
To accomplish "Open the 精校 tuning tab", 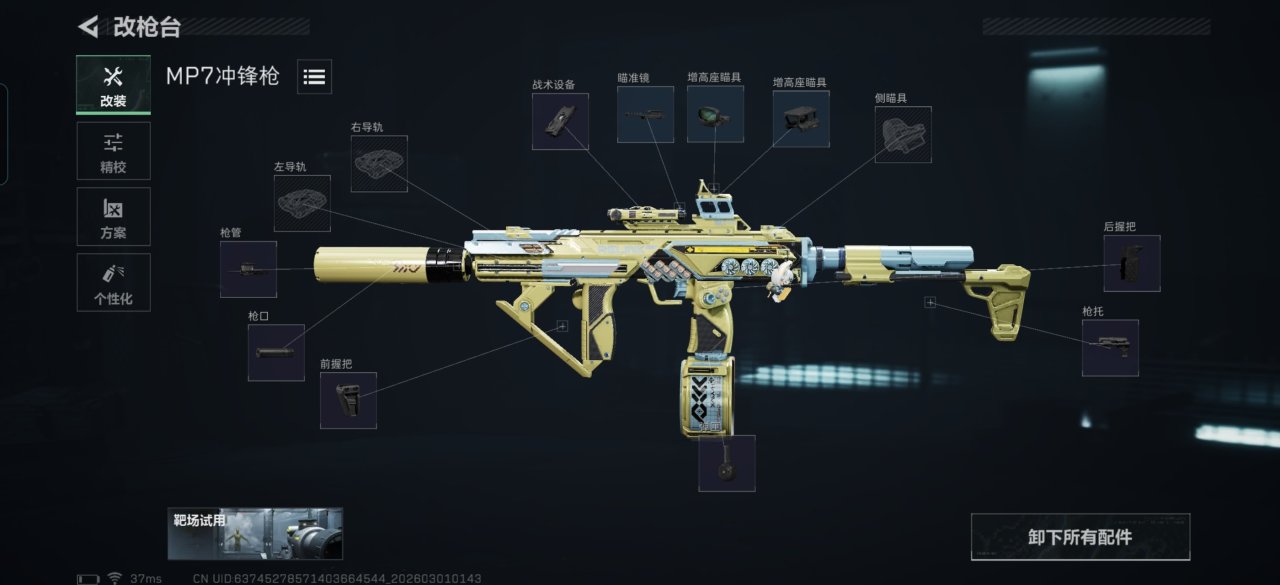I will coord(113,151).
